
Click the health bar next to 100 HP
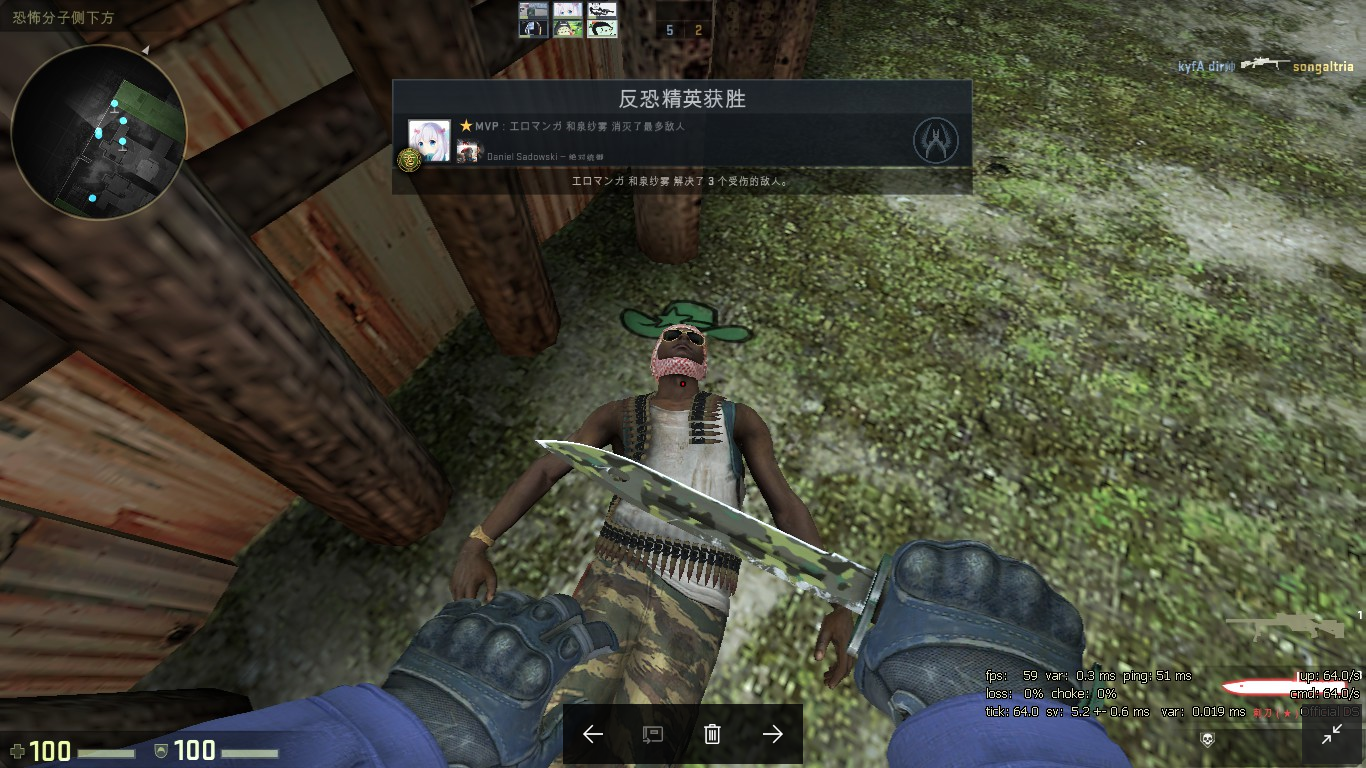105,752
